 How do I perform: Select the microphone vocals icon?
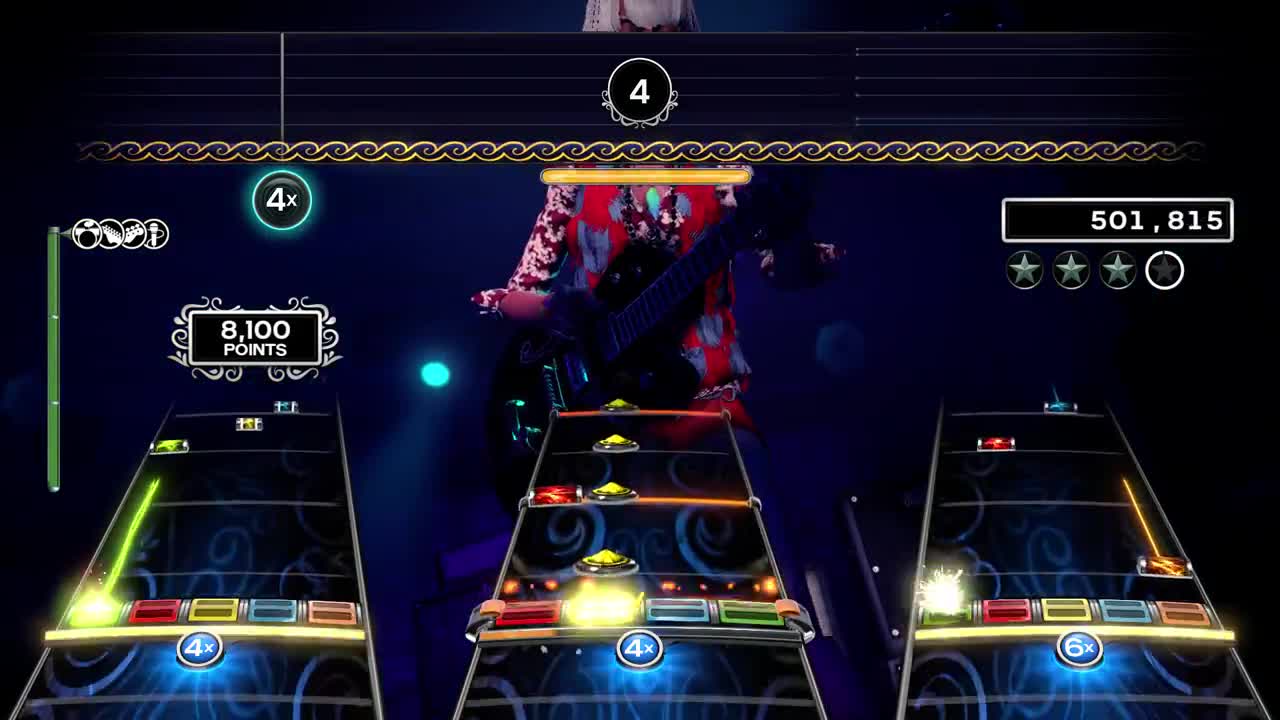(x=155, y=233)
